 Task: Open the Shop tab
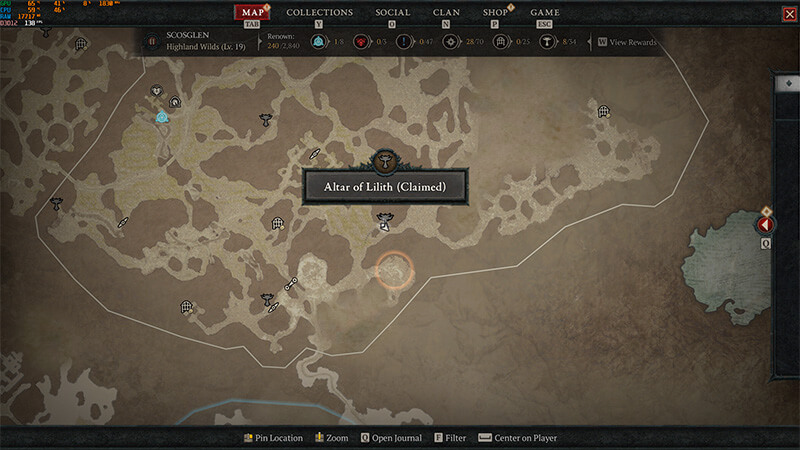495,13
